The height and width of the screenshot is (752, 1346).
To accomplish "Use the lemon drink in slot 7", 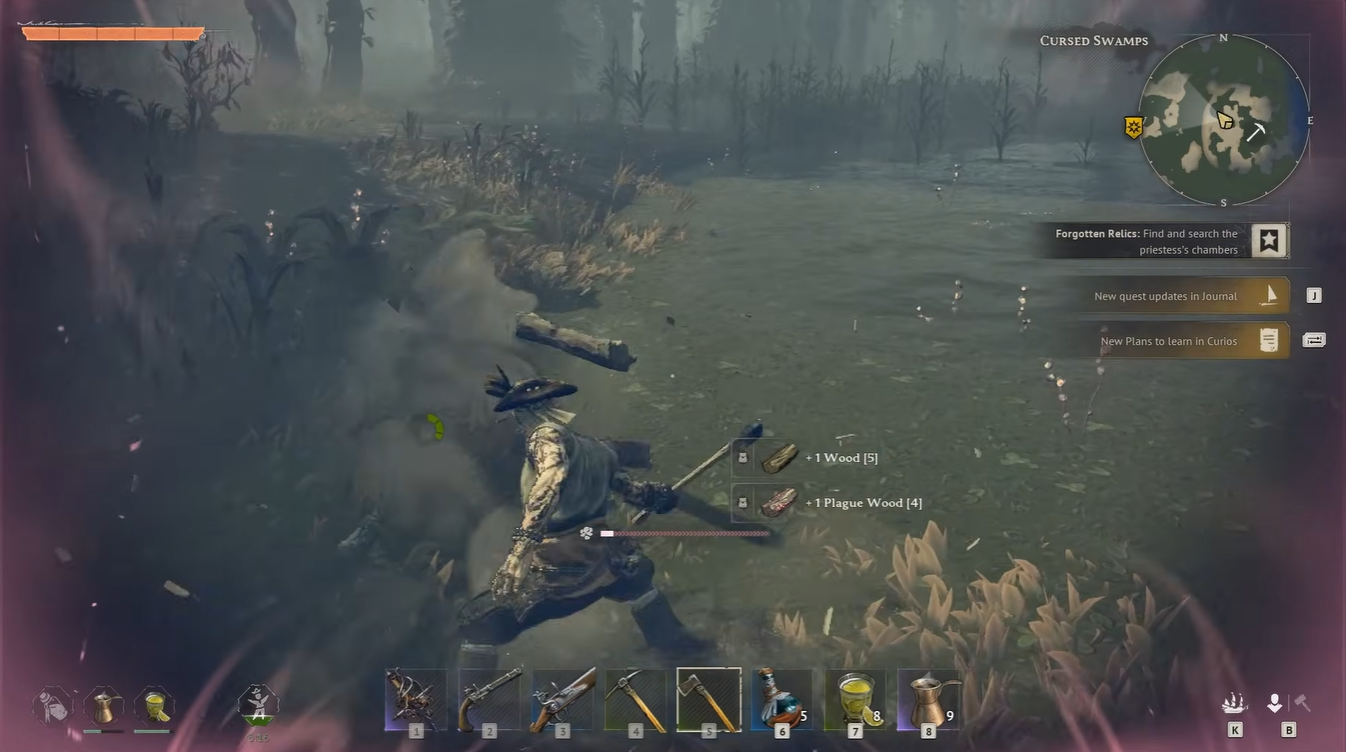I will pos(855,697).
